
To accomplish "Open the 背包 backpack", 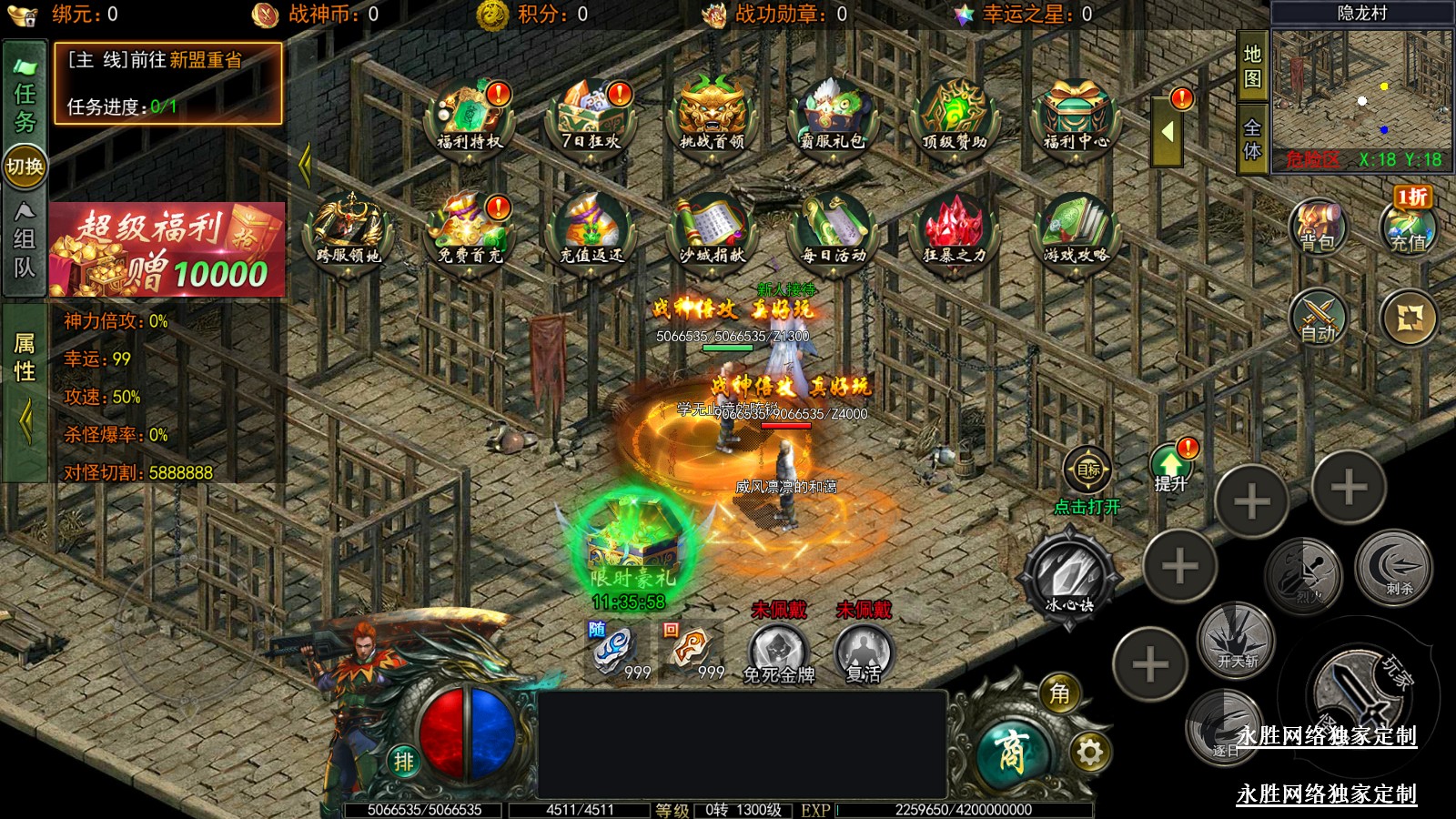I will click(x=1317, y=226).
